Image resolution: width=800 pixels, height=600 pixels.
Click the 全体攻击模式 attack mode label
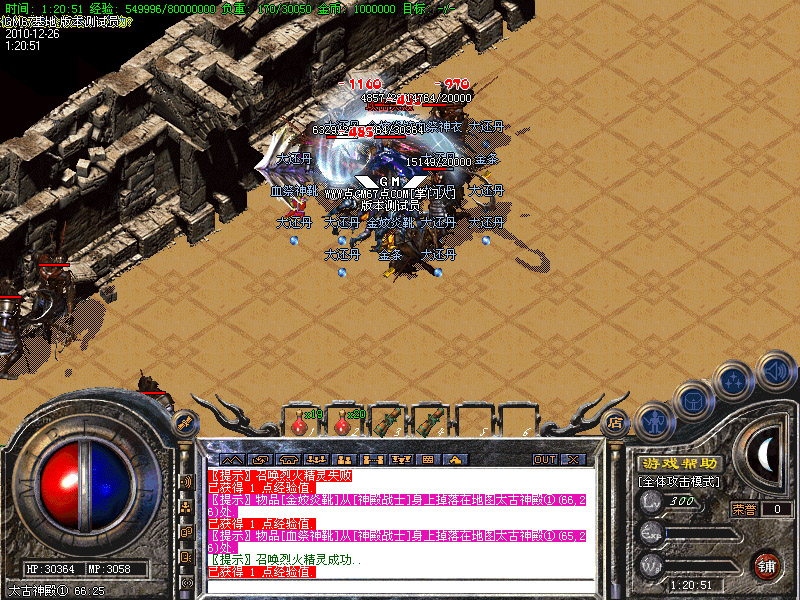pos(680,482)
